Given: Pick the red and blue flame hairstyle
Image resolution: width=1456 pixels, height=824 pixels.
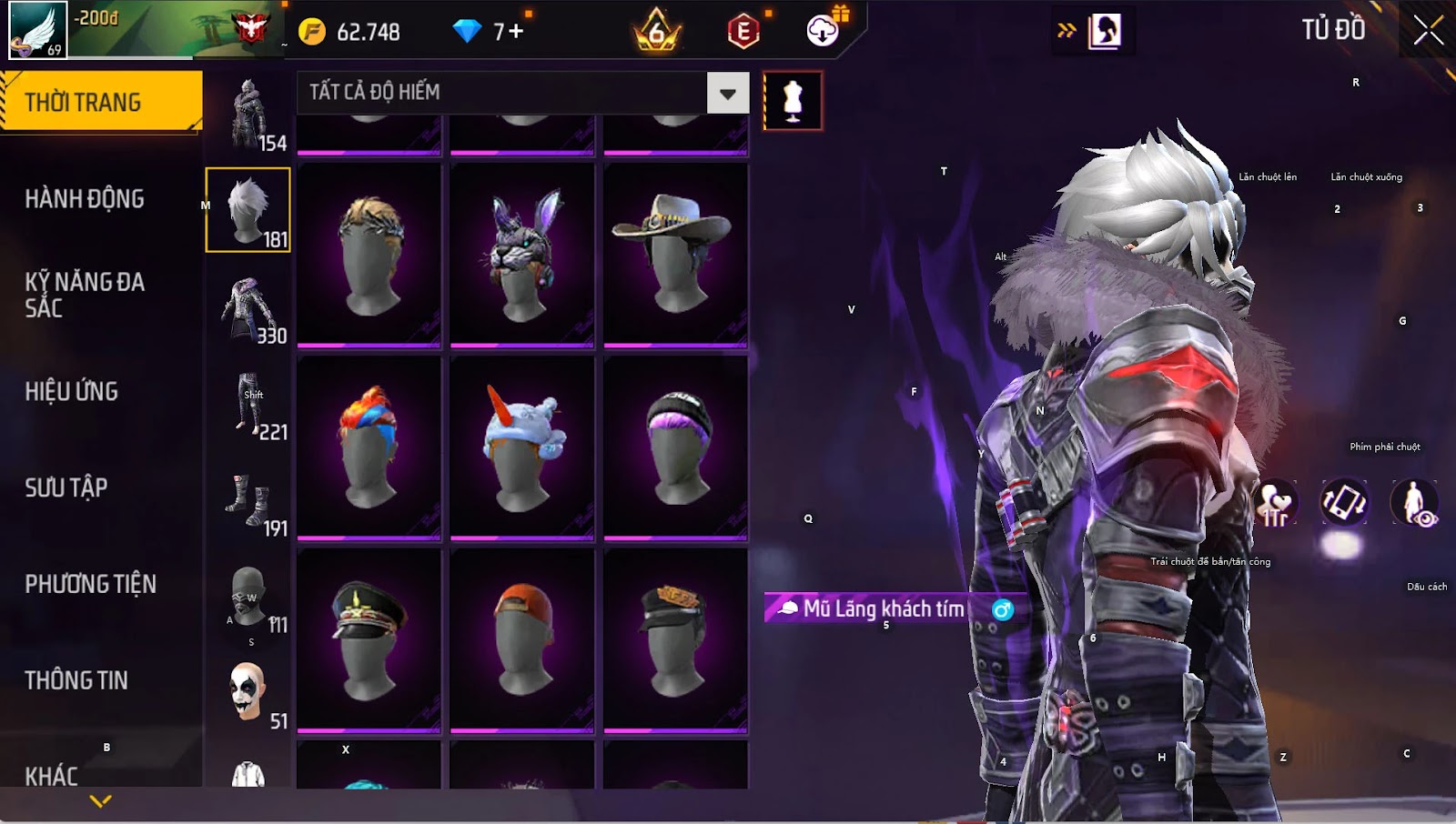Looking at the screenshot, I should (369, 447).
